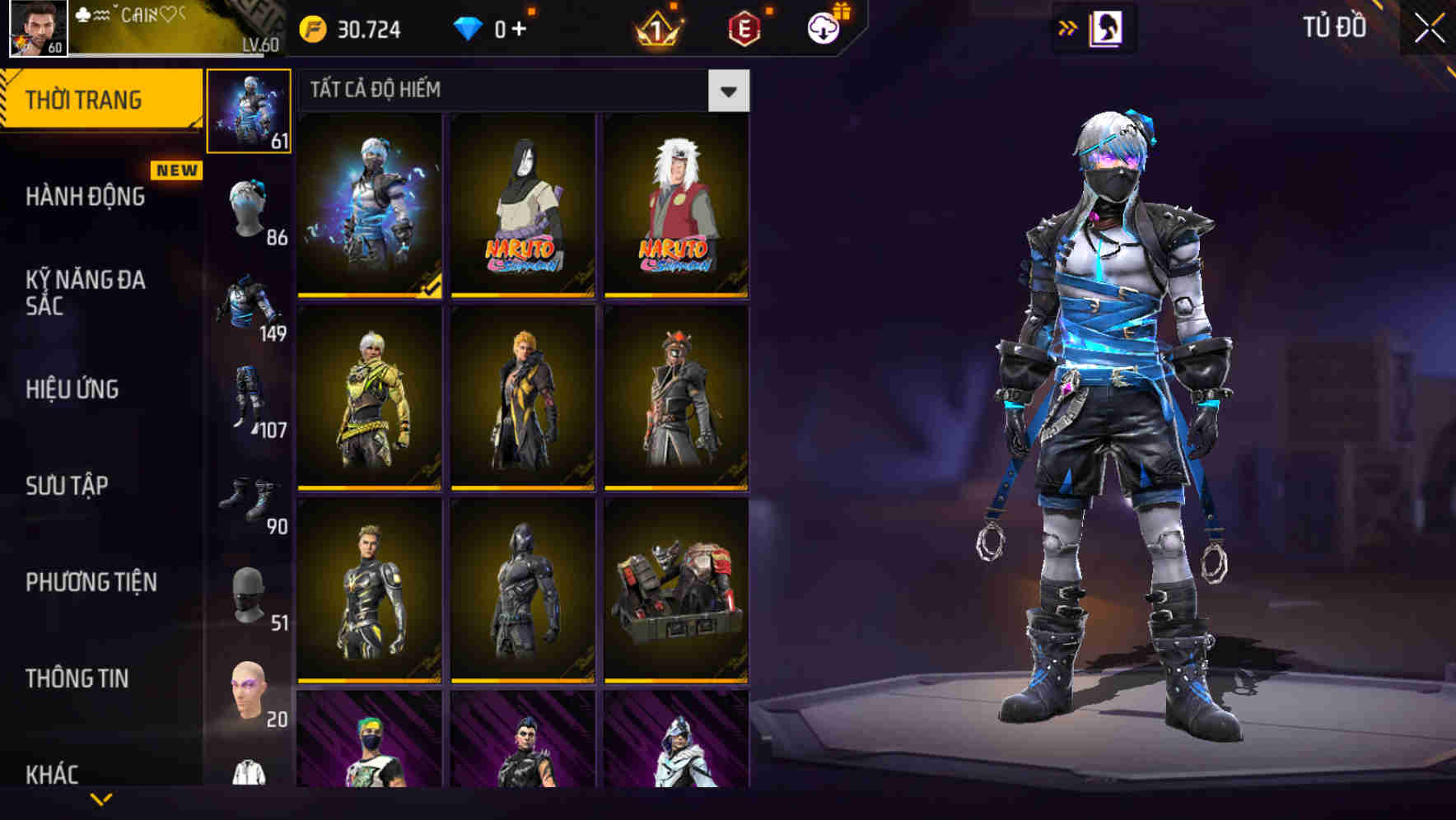Select the full outfit bundle showing 61
This screenshot has height=820, width=1456.
pos(250,111)
